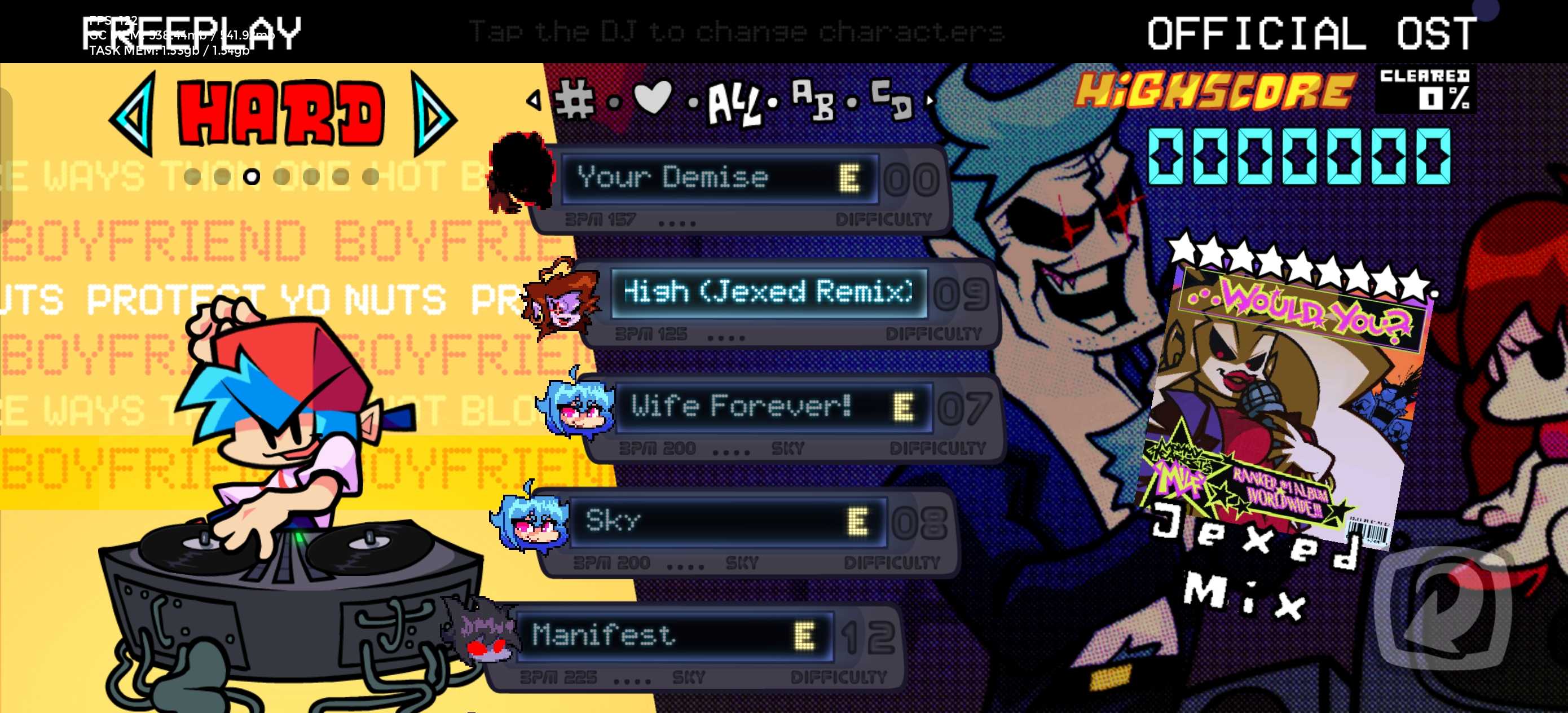The height and width of the screenshot is (713, 1568).
Task: Select the Your Demise song
Action: point(718,179)
